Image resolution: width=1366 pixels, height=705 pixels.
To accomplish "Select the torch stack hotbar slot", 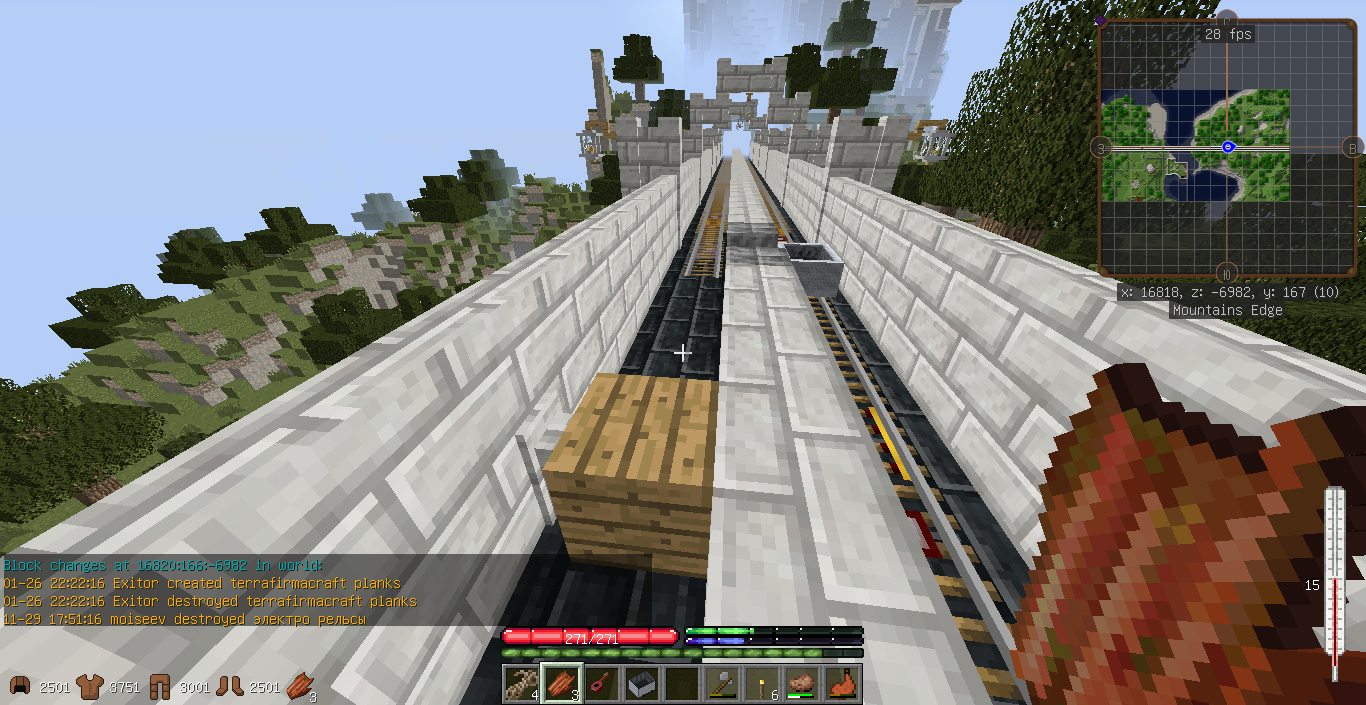I will (x=762, y=684).
